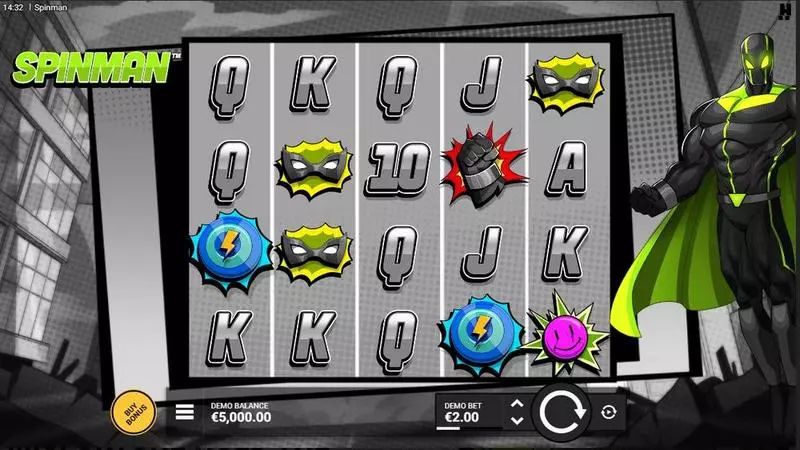Increase the demo bet amount

516,404
